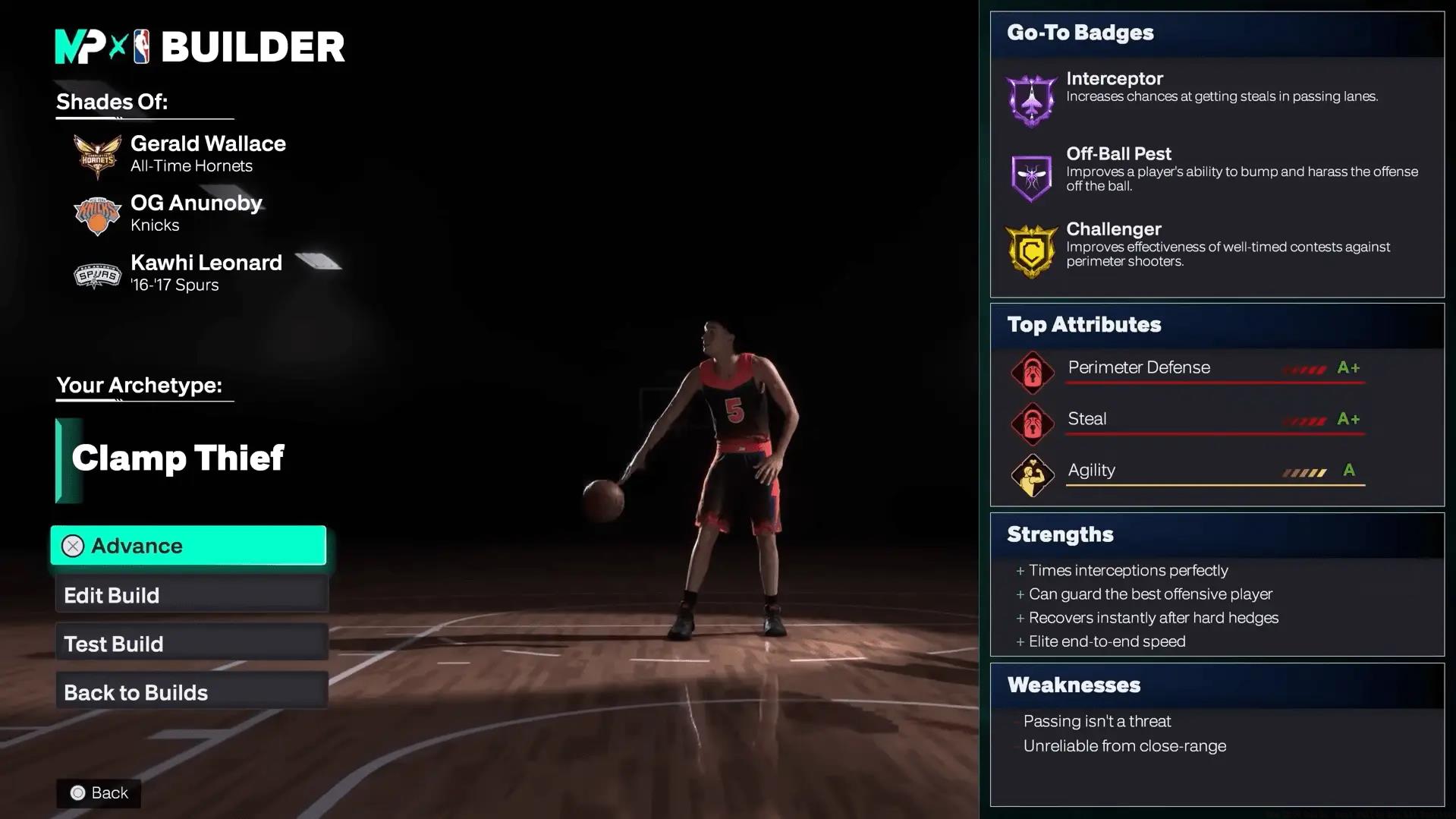Click the Back button
Screen dimensions: 1456x819
99,793
